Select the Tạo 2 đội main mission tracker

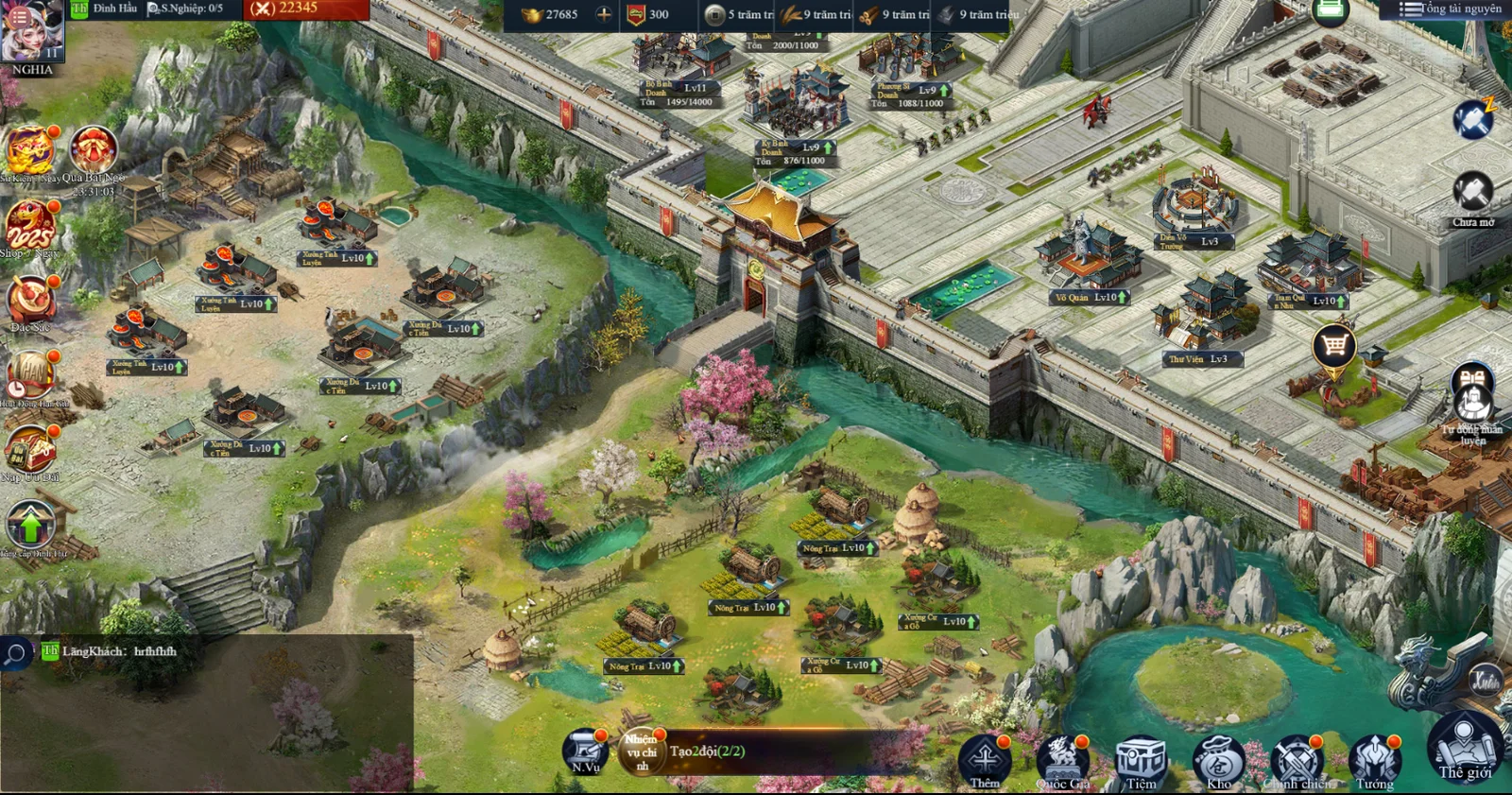click(707, 752)
